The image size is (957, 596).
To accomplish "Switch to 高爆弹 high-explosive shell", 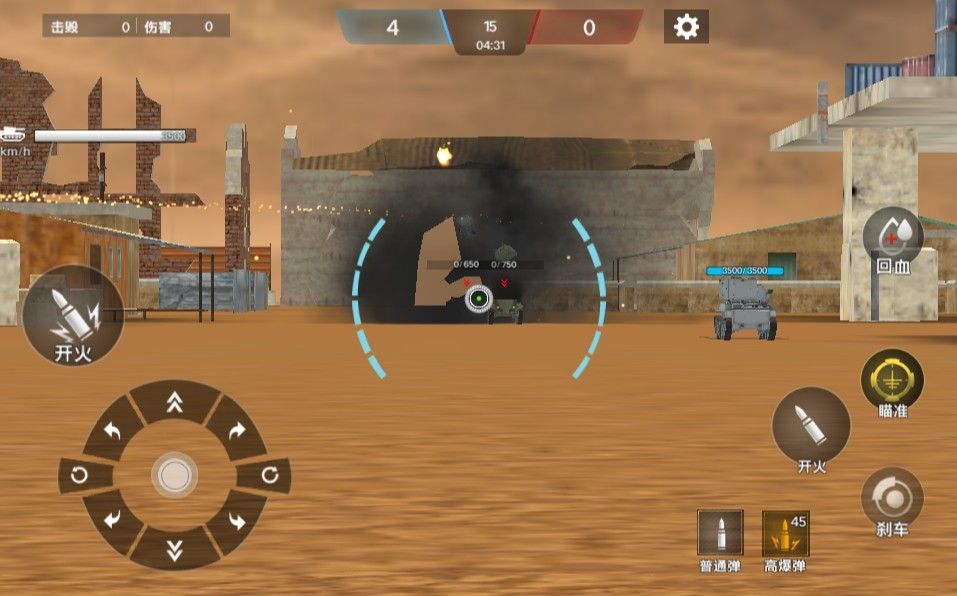I will pos(785,533).
